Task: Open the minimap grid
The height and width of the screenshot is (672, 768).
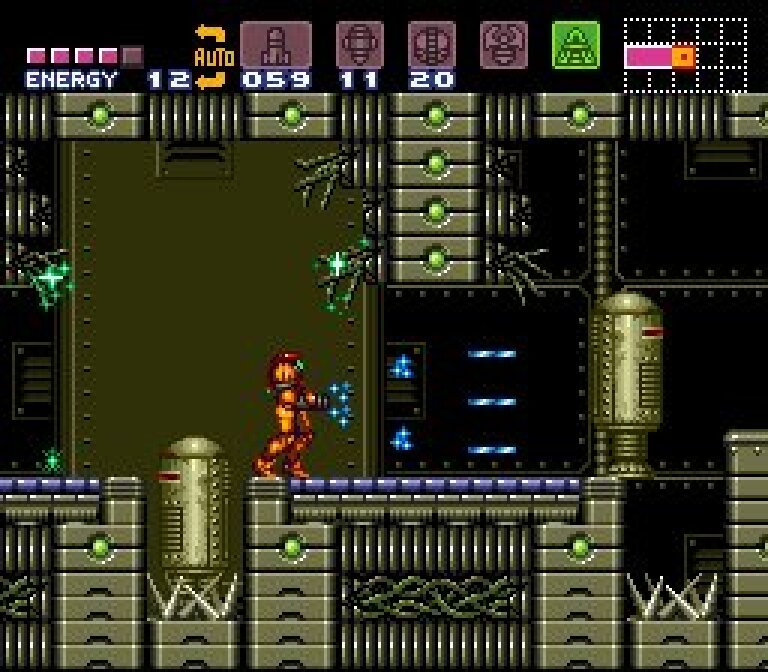Action: (x=685, y=55)
